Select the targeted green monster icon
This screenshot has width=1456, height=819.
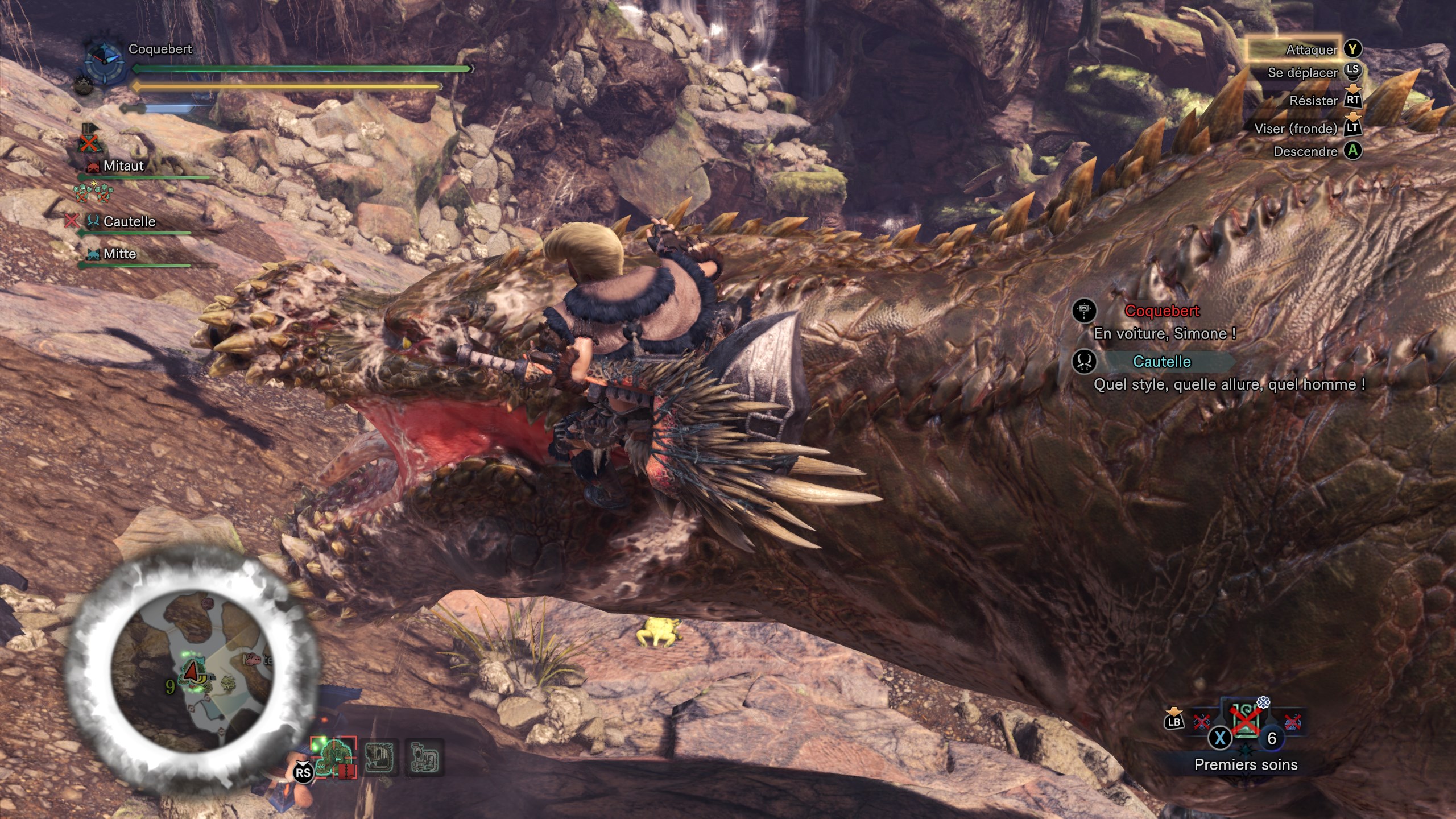[336, 758]
